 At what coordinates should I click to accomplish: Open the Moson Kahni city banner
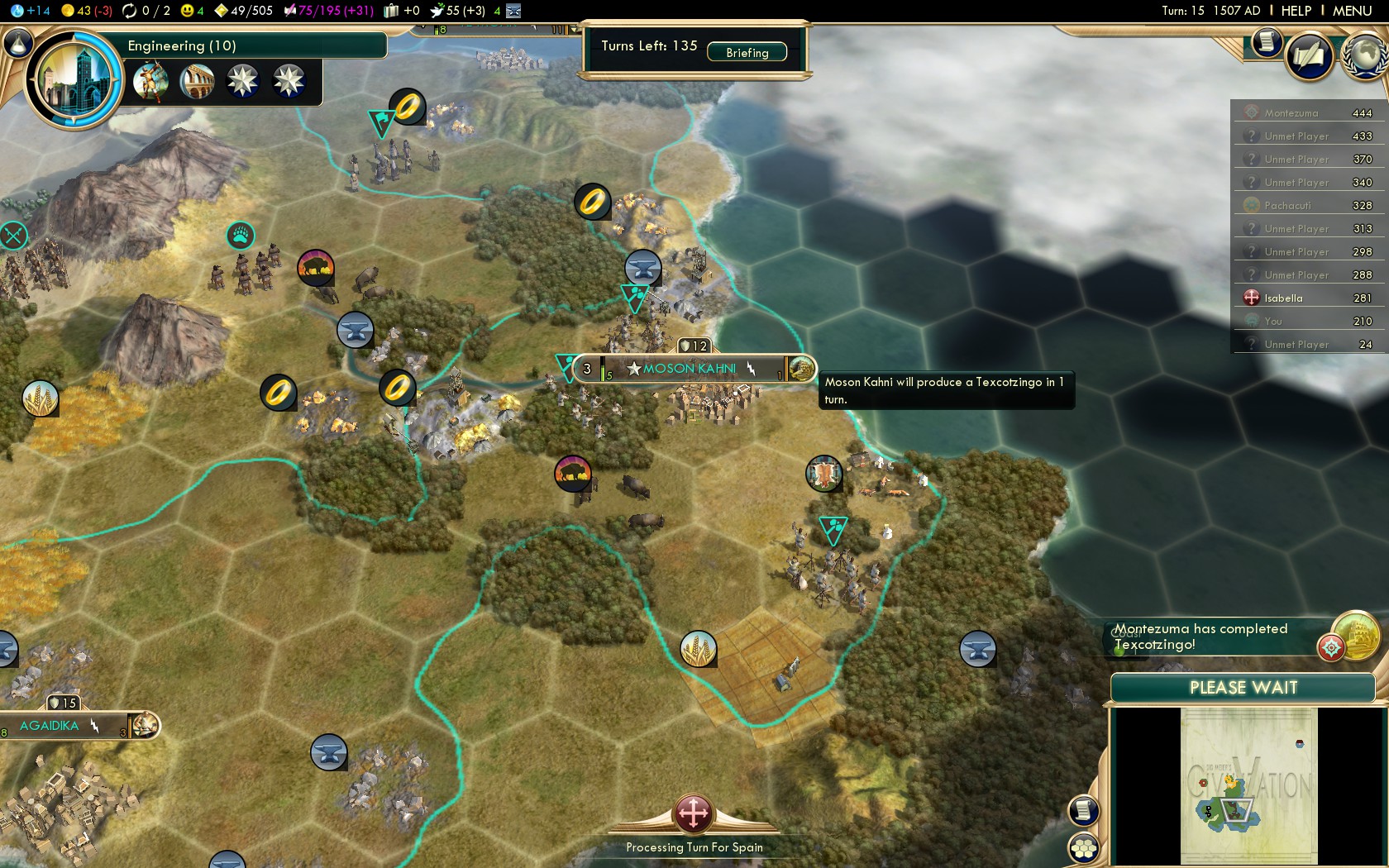(x=689, y=369)
